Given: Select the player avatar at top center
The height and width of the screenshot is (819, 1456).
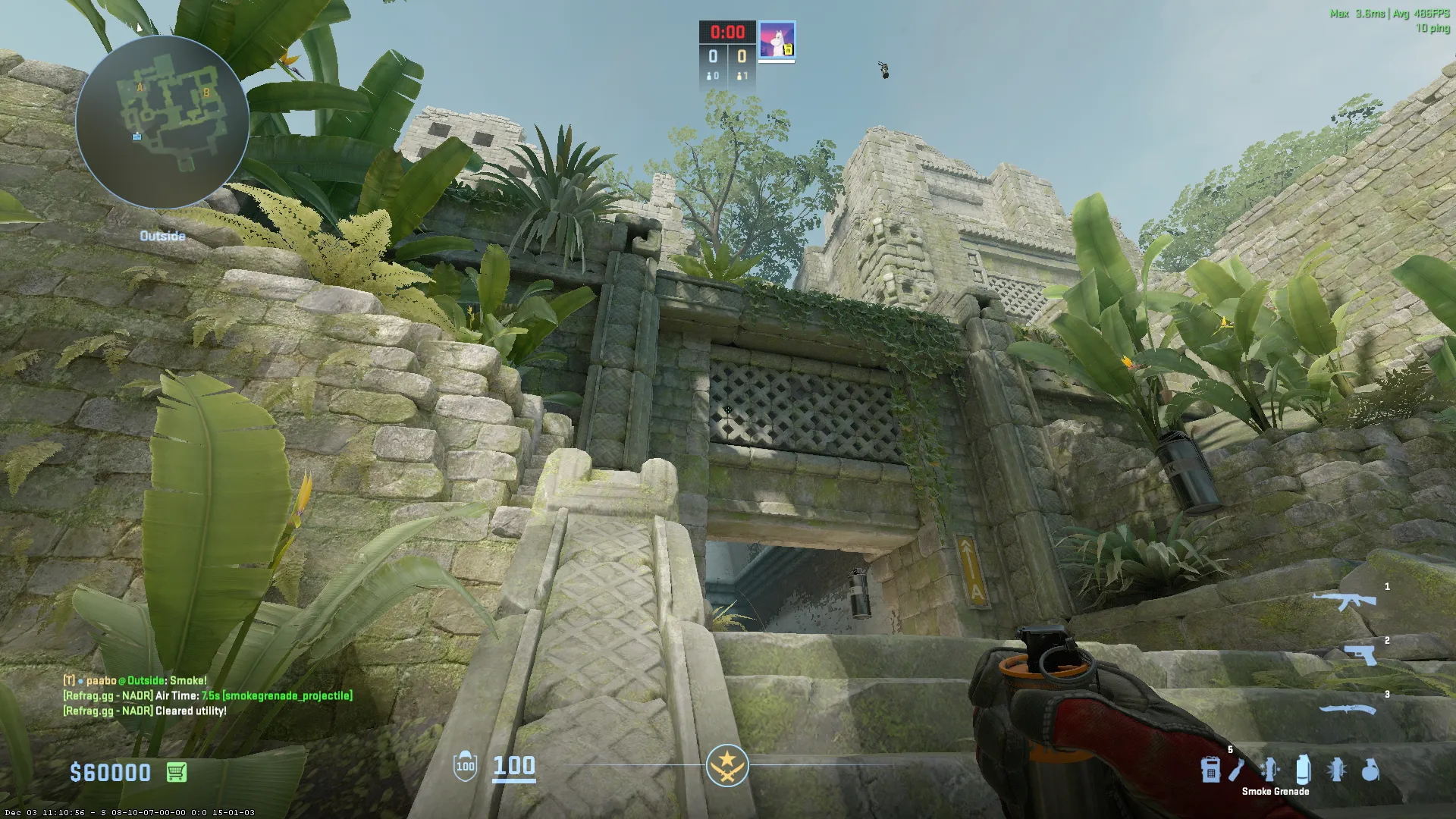Looking at the screenshot, I should pos(777,39).
